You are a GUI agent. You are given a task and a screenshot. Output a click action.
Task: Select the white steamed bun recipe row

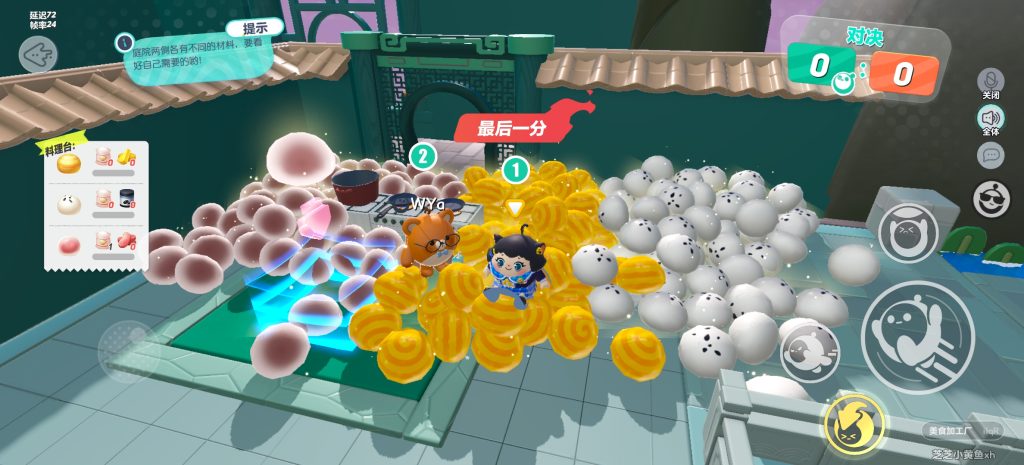(x=96, y=202)
